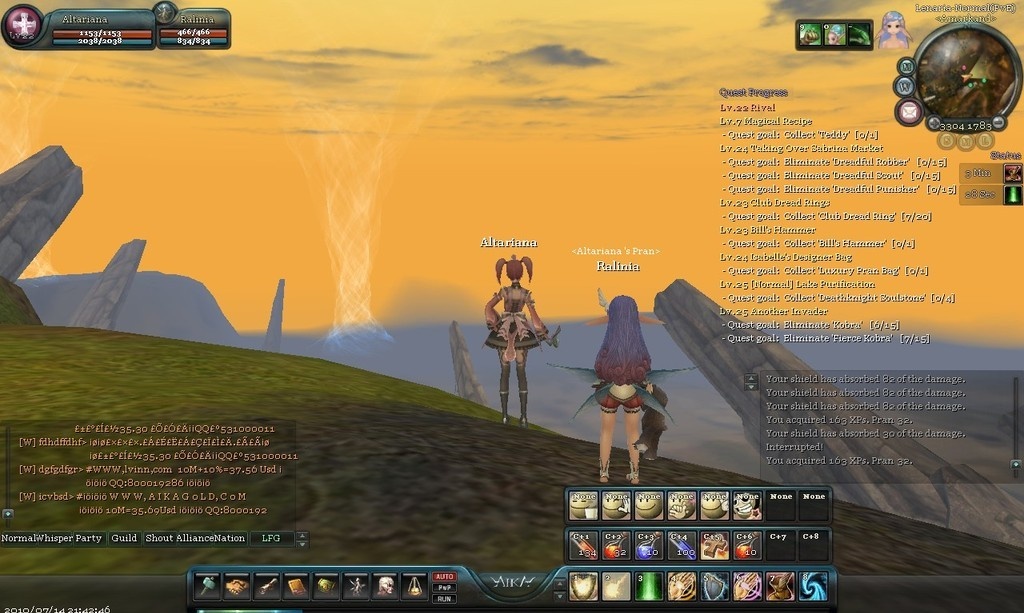Activate the blue swirl skill in slot 8
Image resolution: width=1024 pixels, height=613 pixels.
pyautogui.click(x=813, y=586)
